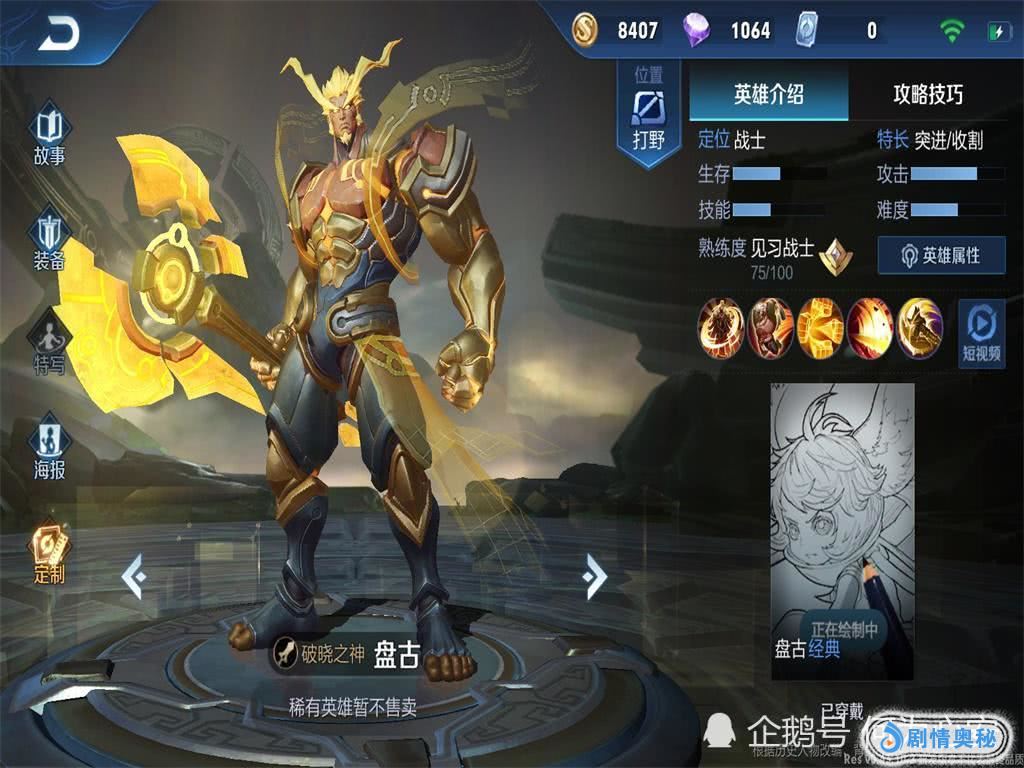Screen dimensions: 1024x768
Task: Click the blue voucher ticket icon
Action: coord(807,30)
